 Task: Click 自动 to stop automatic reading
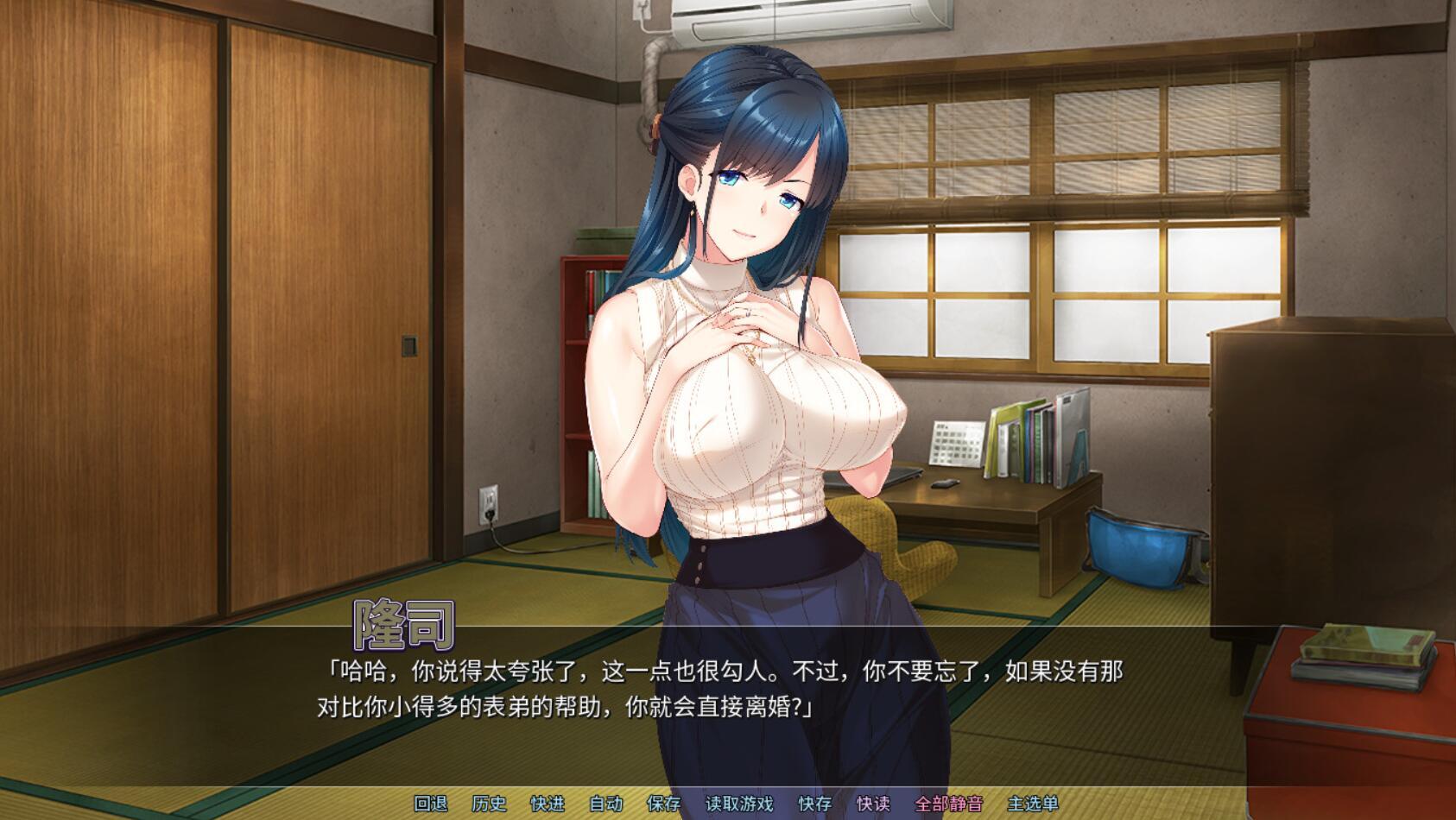point(605,803)
